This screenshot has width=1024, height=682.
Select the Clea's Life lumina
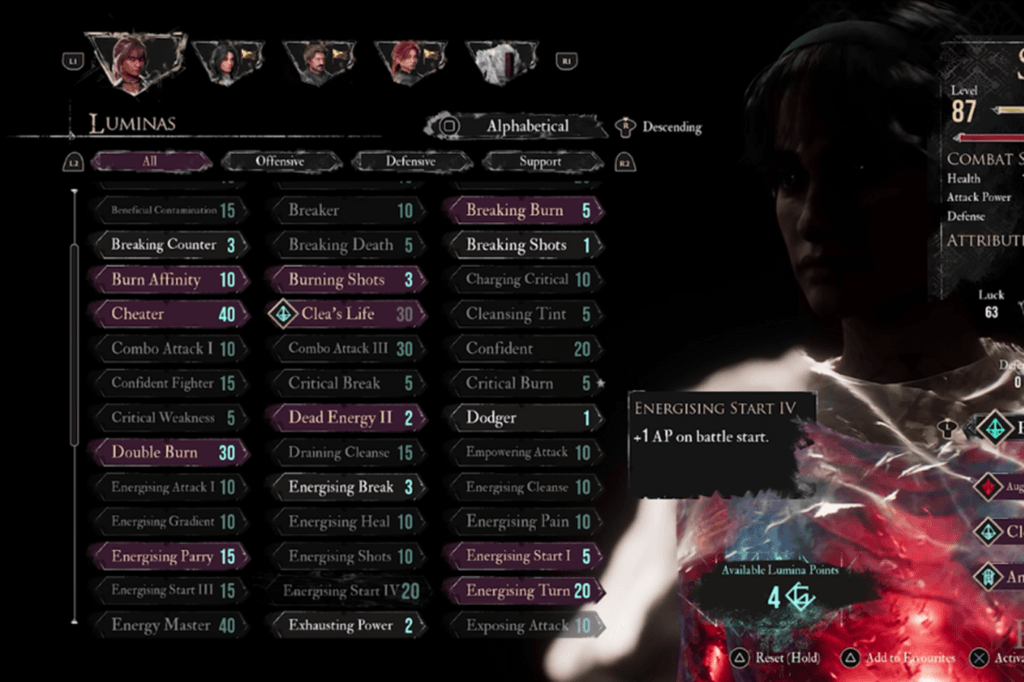[345, 314]
